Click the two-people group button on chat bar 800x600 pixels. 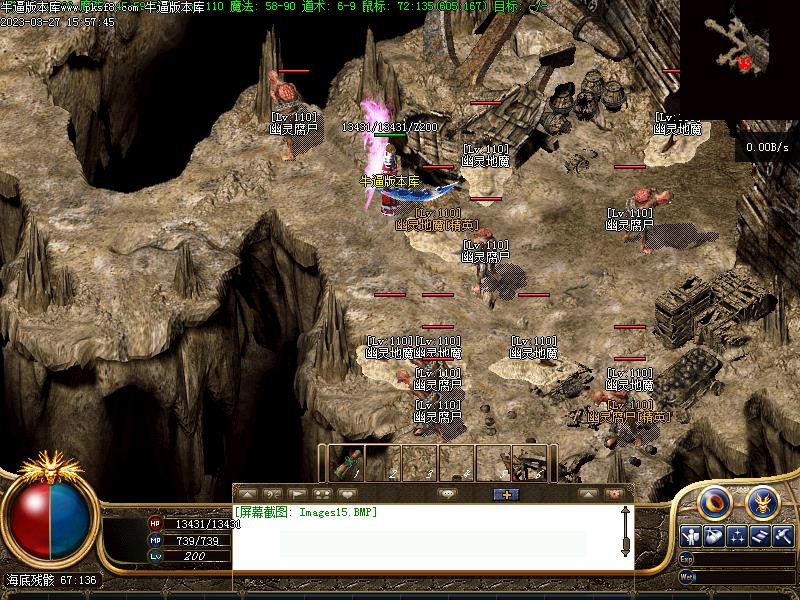pos(322,494)
